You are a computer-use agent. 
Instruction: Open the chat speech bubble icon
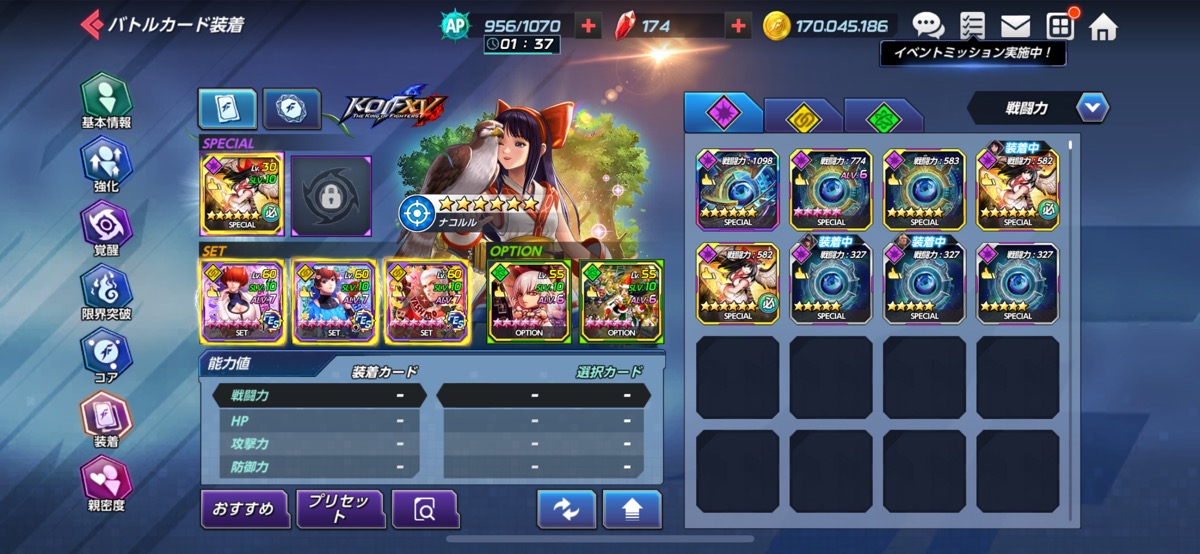[x=927, y=26]
